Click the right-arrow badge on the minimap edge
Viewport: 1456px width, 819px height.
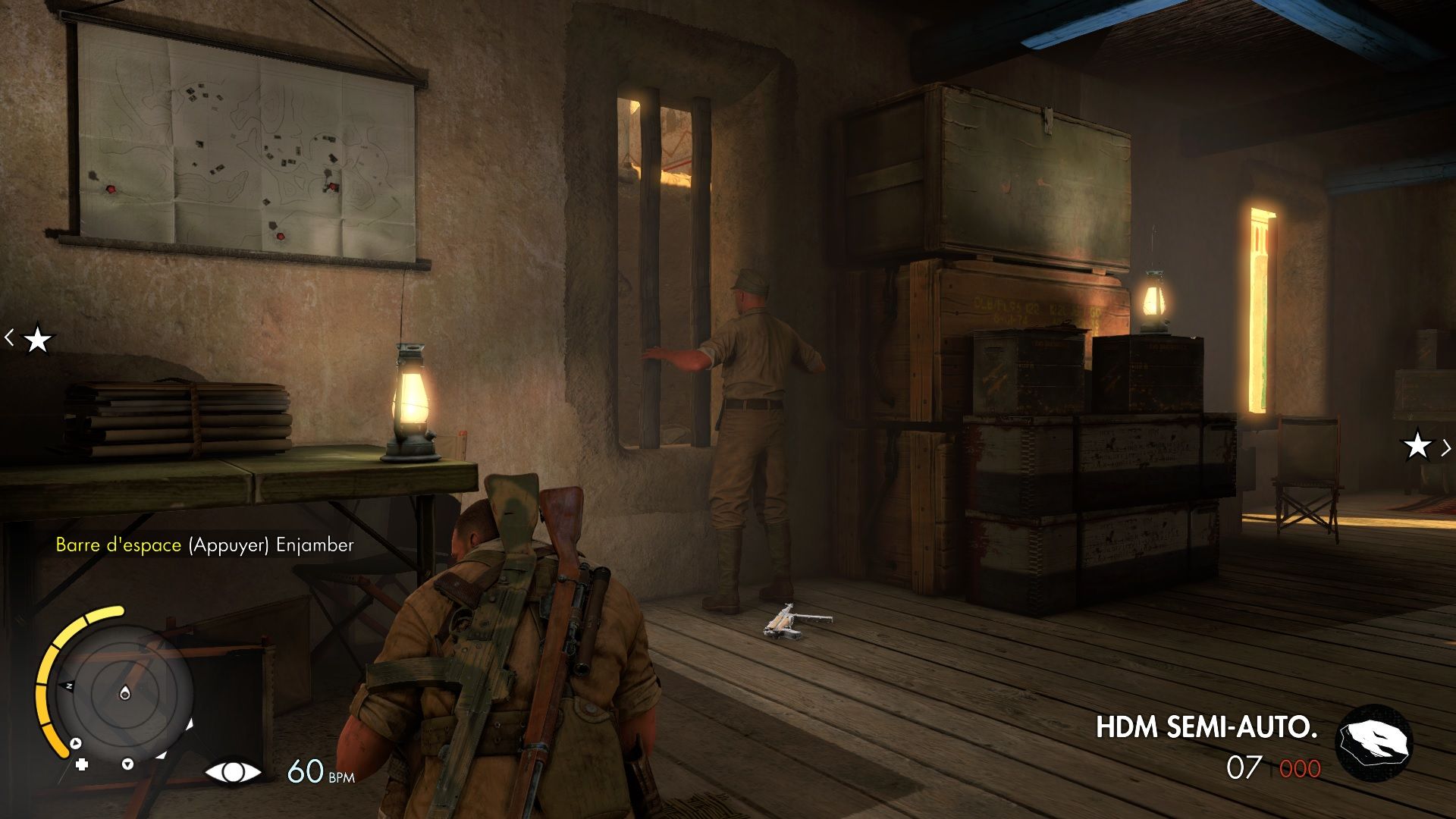76,743
